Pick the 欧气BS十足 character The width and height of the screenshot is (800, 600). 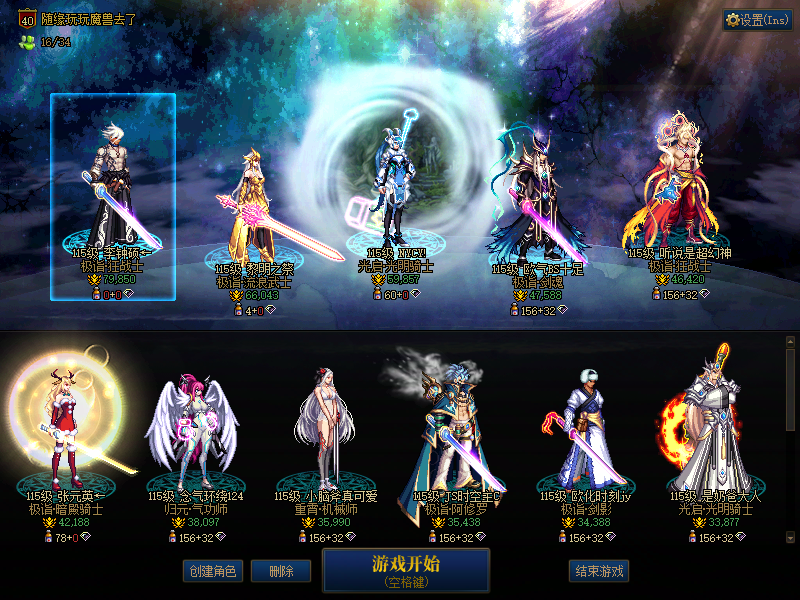(x=537, y=200)
